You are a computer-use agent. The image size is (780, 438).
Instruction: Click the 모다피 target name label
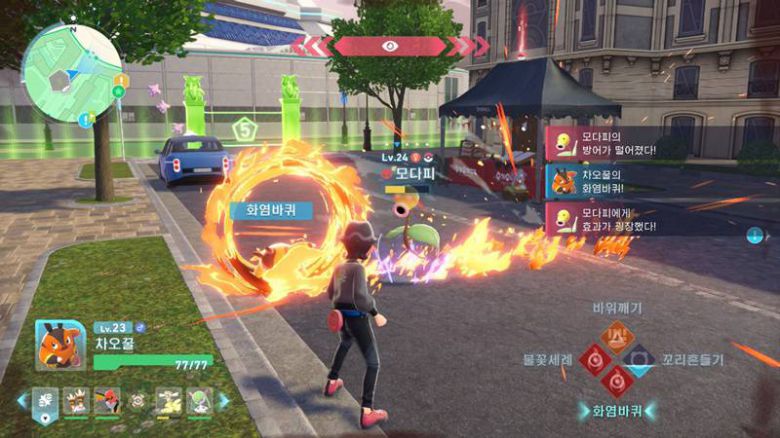pos(411,172)
